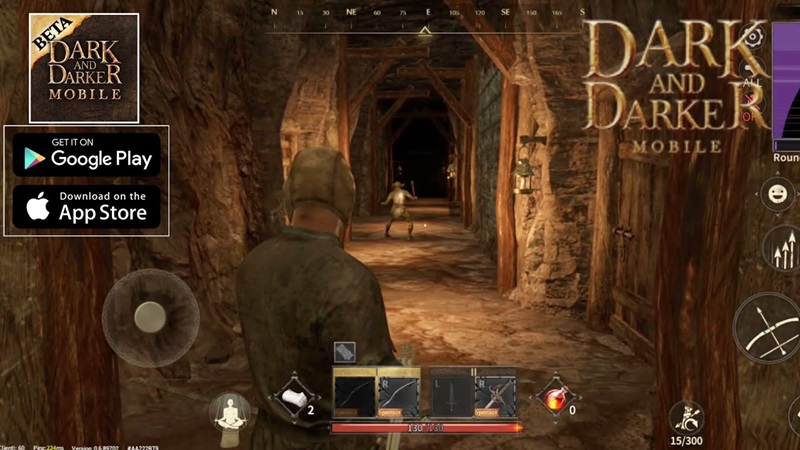Select the empty left-hand dagger slot
The width and height of the screenshot is (800, 450).
[x=451, y=393]
